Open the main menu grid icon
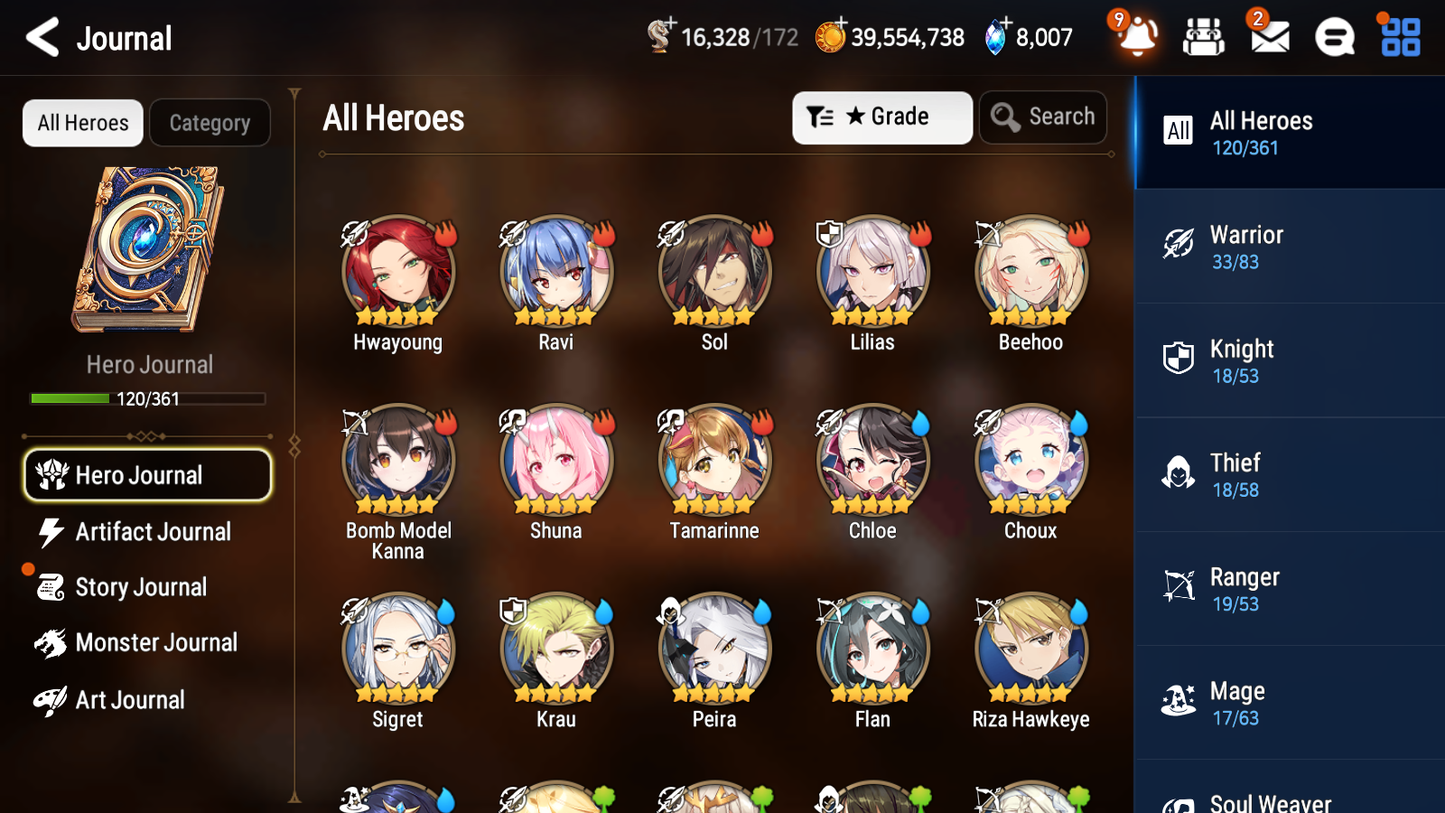The width and height of the screenshot is (1445, 813). (x=1399, y=36)
